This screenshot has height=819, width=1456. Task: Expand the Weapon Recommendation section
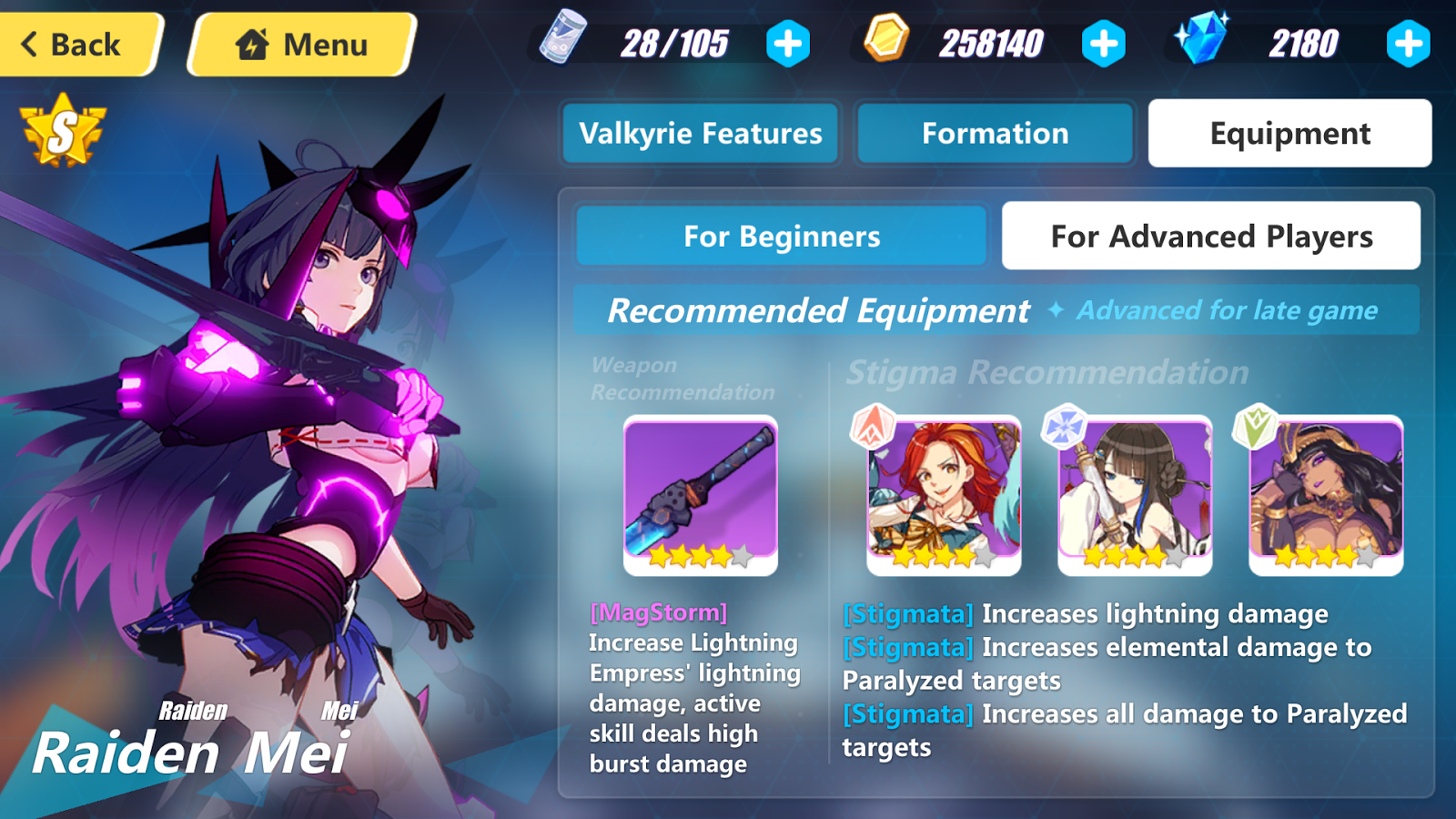pos(680,379)
